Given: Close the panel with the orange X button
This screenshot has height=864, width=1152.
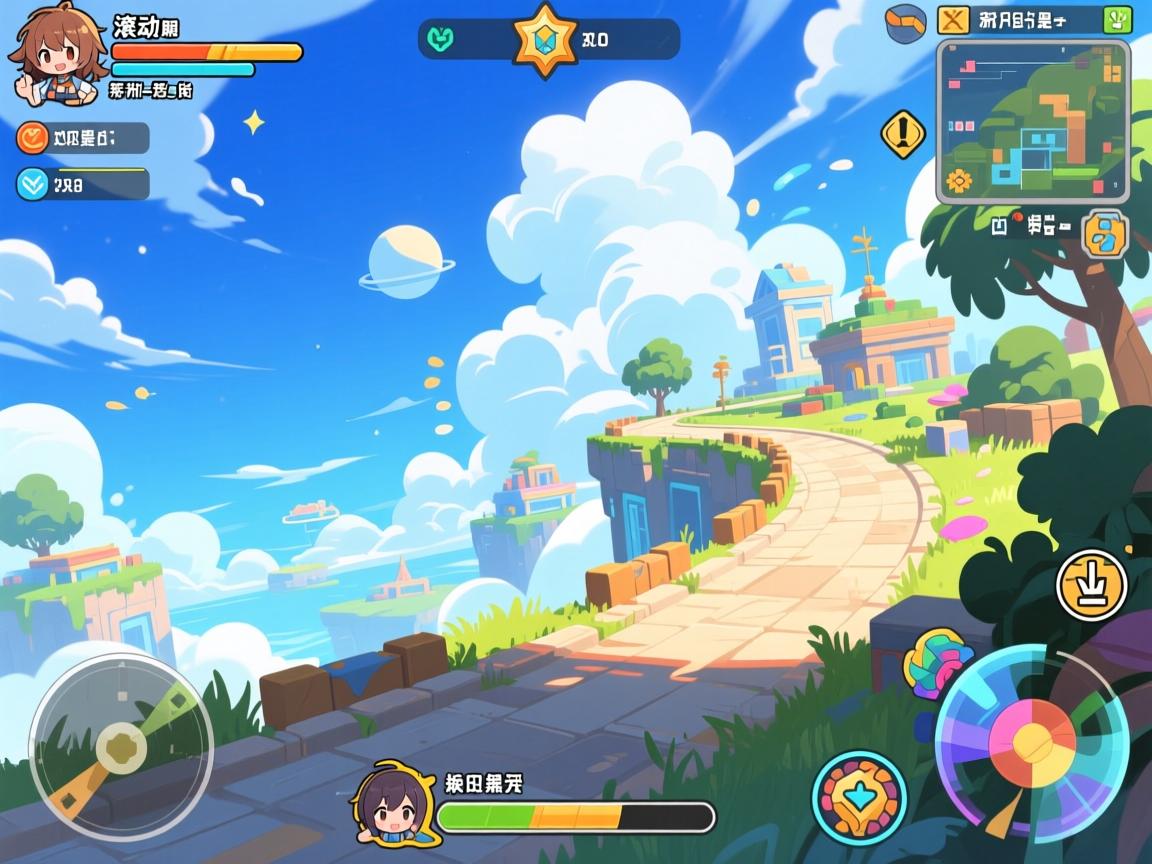Looking at the screenshot, I should tap(954, 19).
